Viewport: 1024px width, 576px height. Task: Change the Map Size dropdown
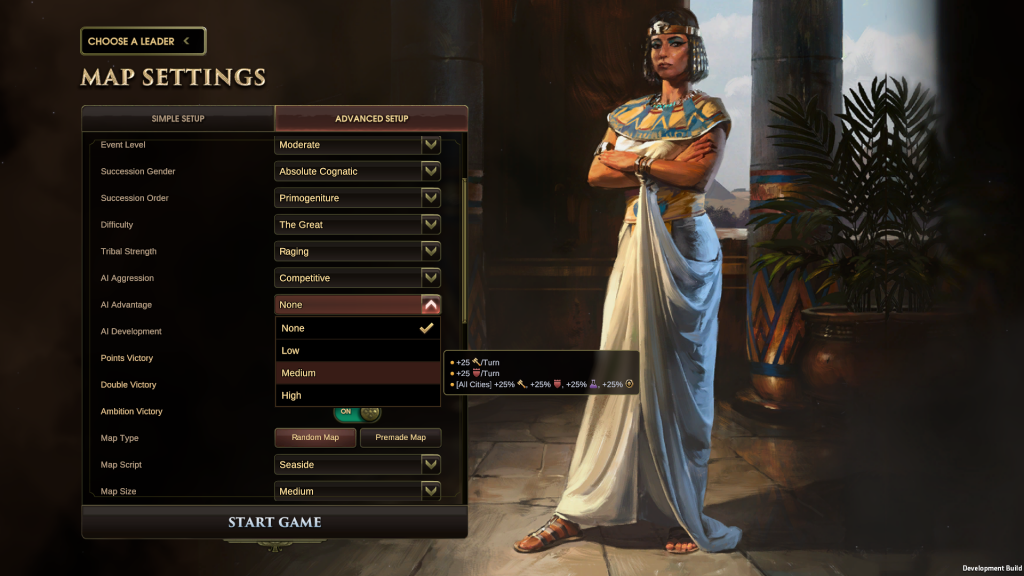pos(358,491)
